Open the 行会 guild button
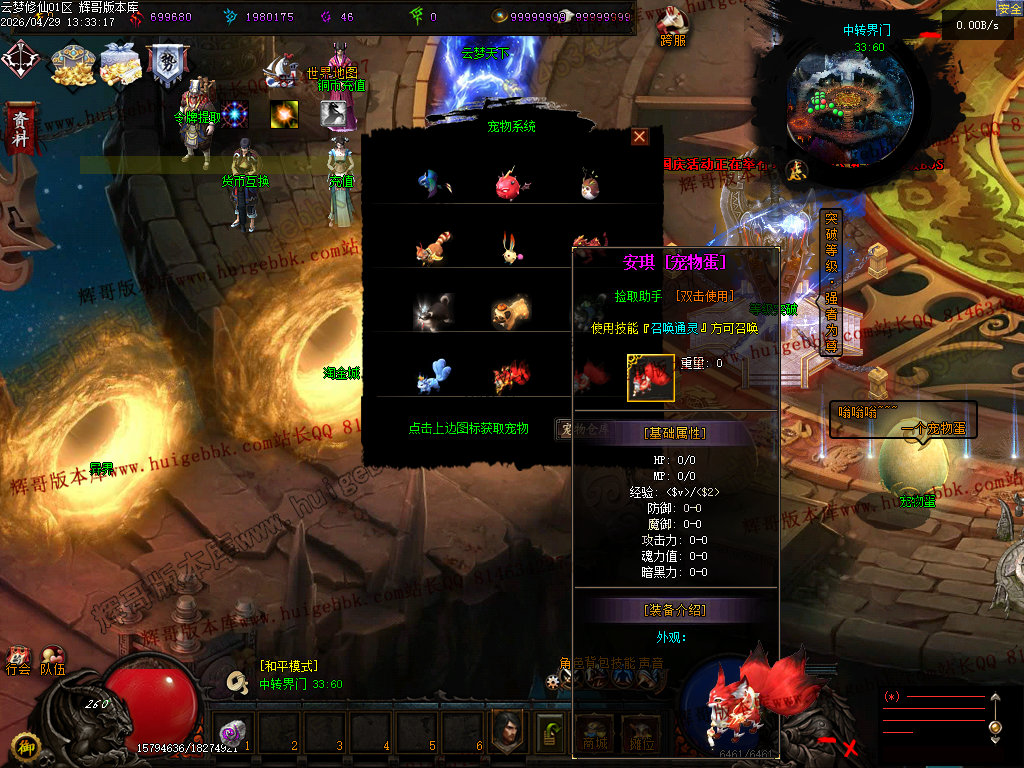This screenshot has width=1024, height=768. 18,660
